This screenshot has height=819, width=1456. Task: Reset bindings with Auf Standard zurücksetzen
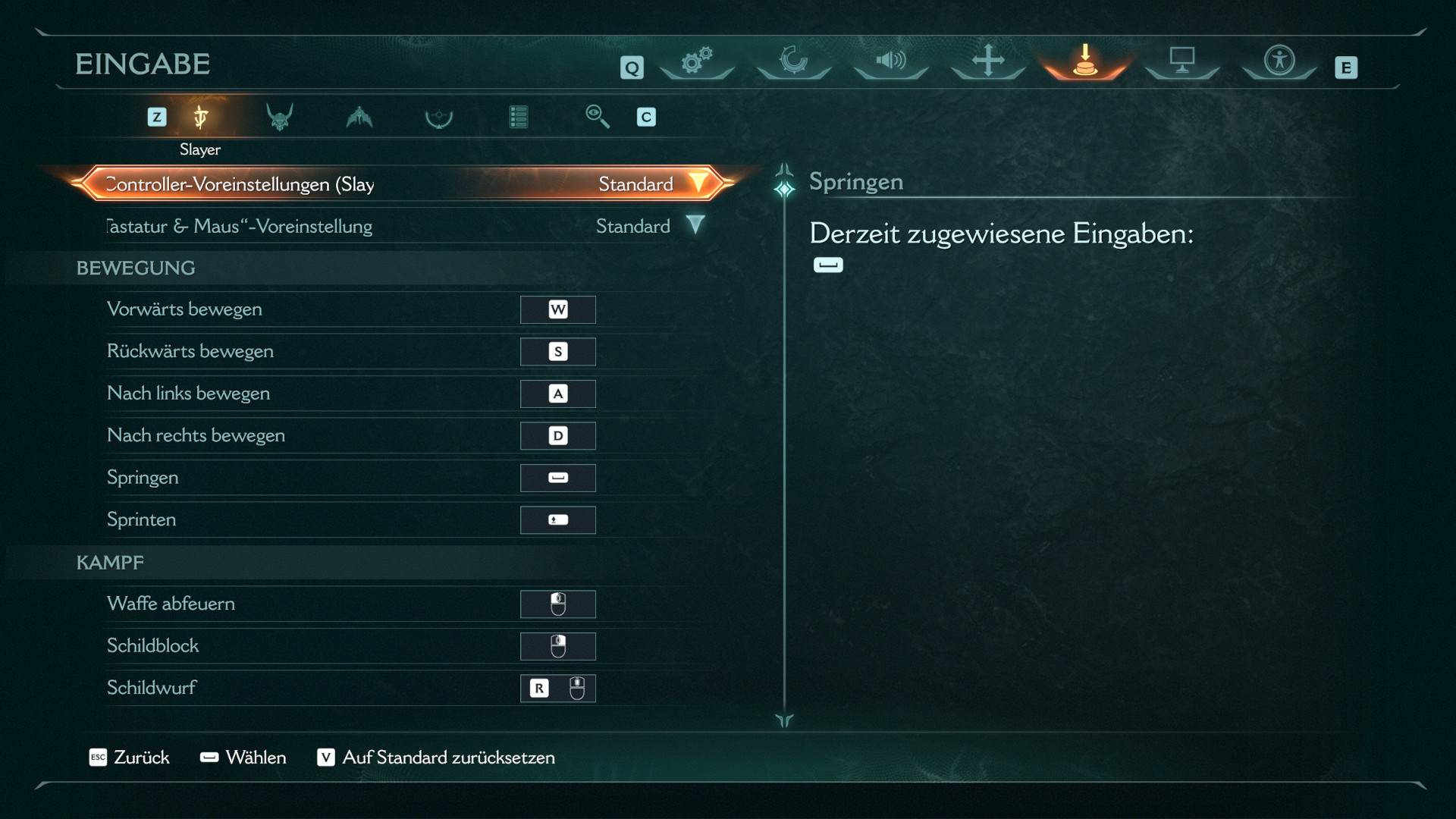(x=436, y=758)
